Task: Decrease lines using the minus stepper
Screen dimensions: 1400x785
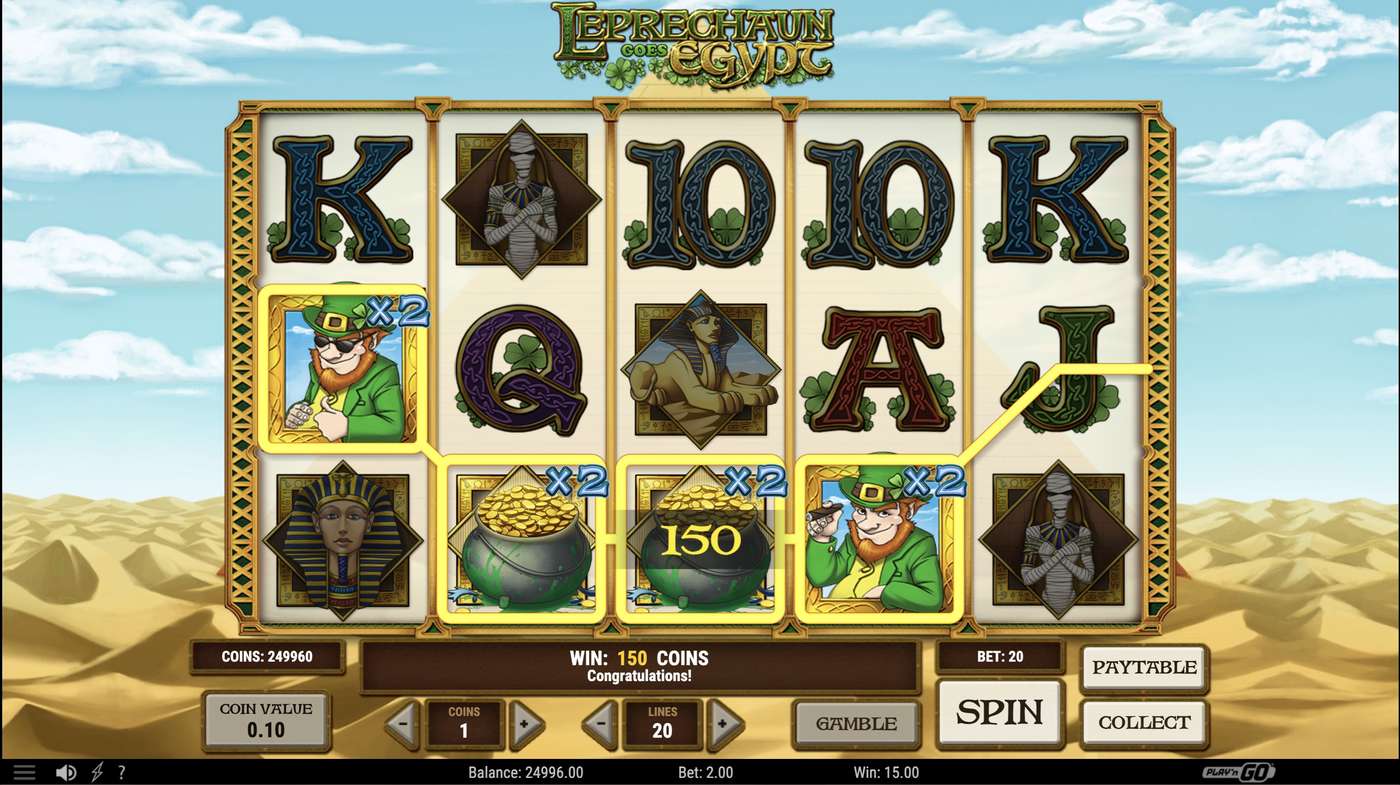Action: click(598, 723)
